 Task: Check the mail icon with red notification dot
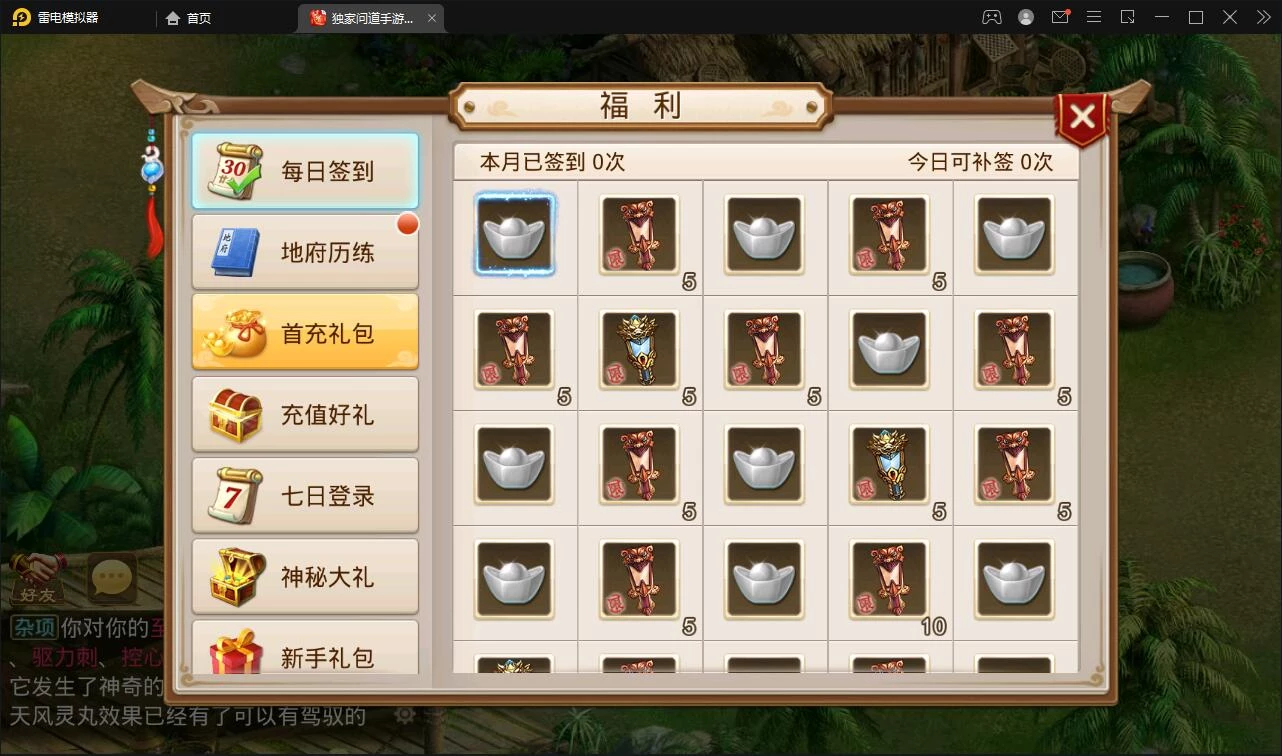[1061, 17]
